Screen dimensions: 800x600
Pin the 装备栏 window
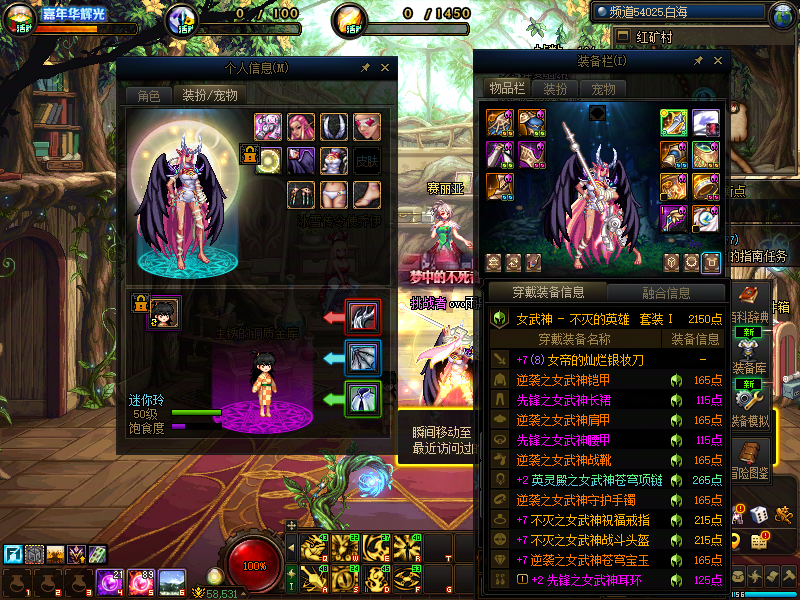(698, 61)
